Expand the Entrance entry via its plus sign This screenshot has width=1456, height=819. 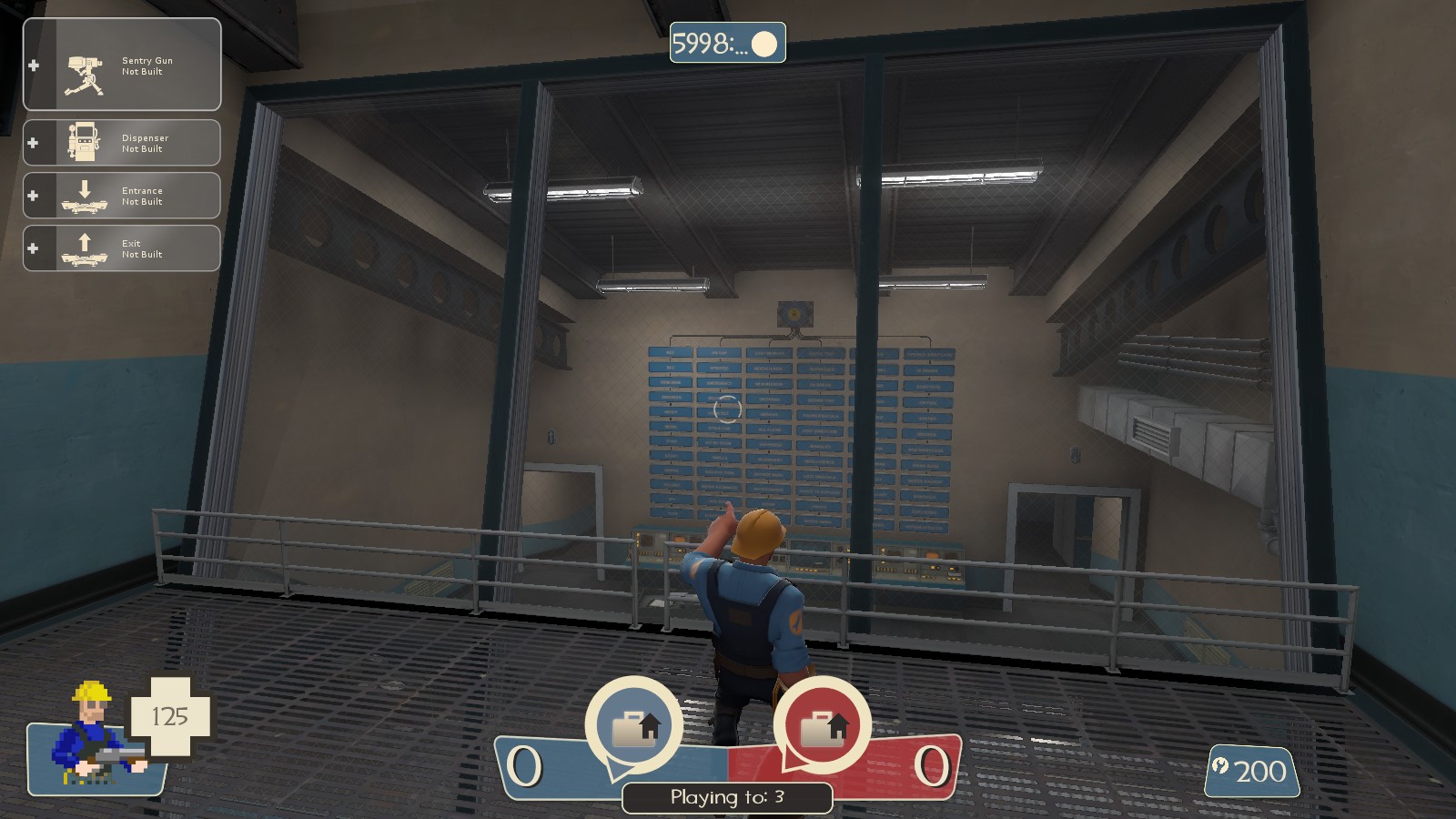pos(35,195)
